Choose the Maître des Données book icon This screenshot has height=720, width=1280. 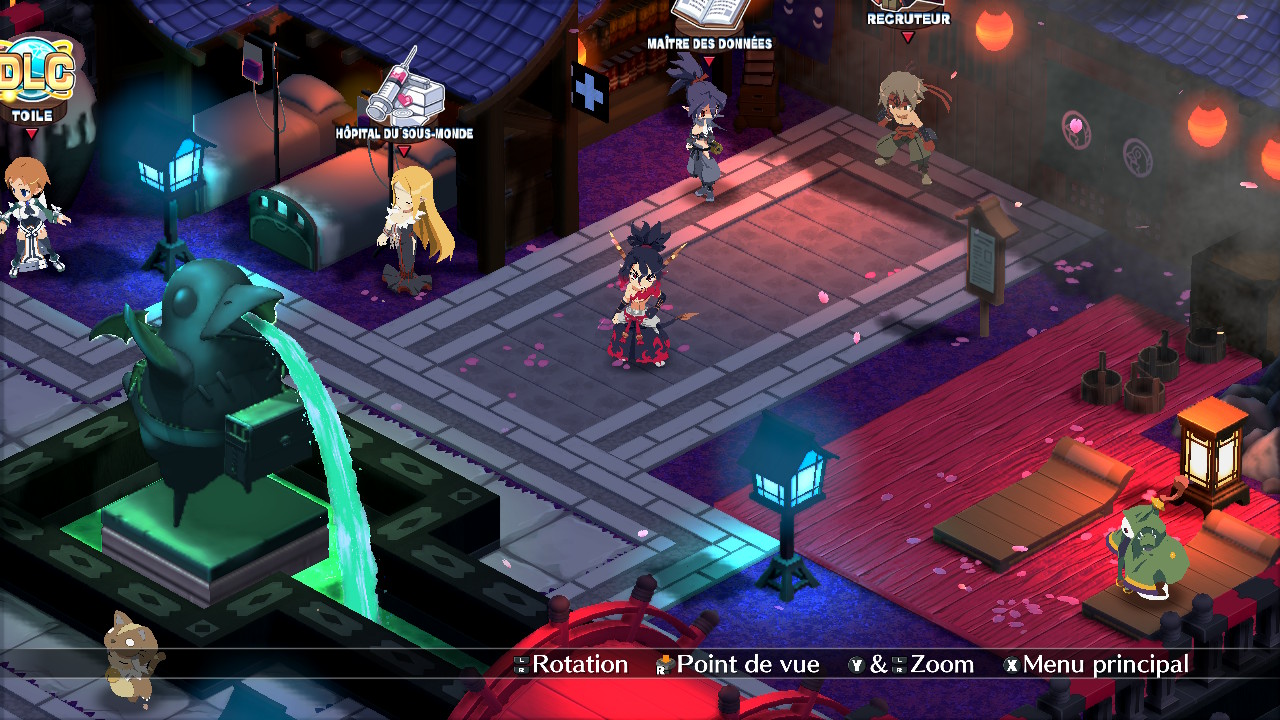pyautogui.click(x=708, y=14)
